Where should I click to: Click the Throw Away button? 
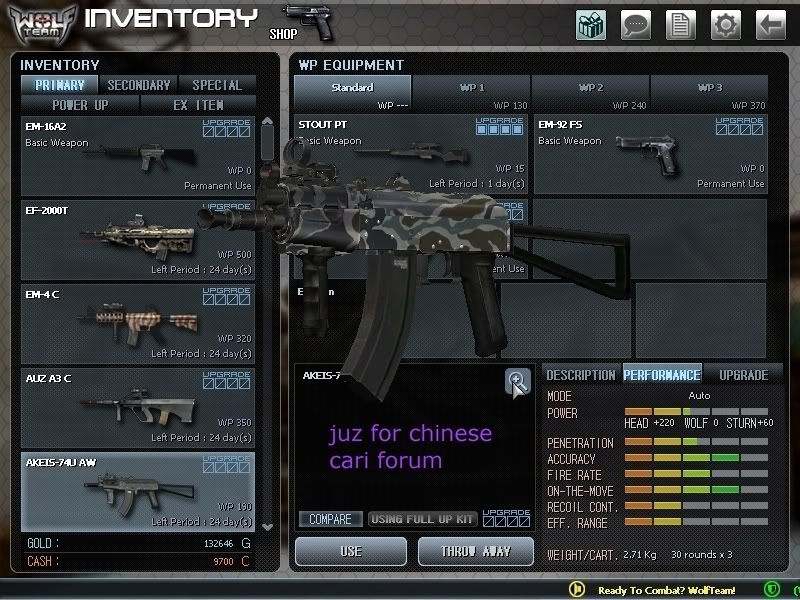[477, 551]
